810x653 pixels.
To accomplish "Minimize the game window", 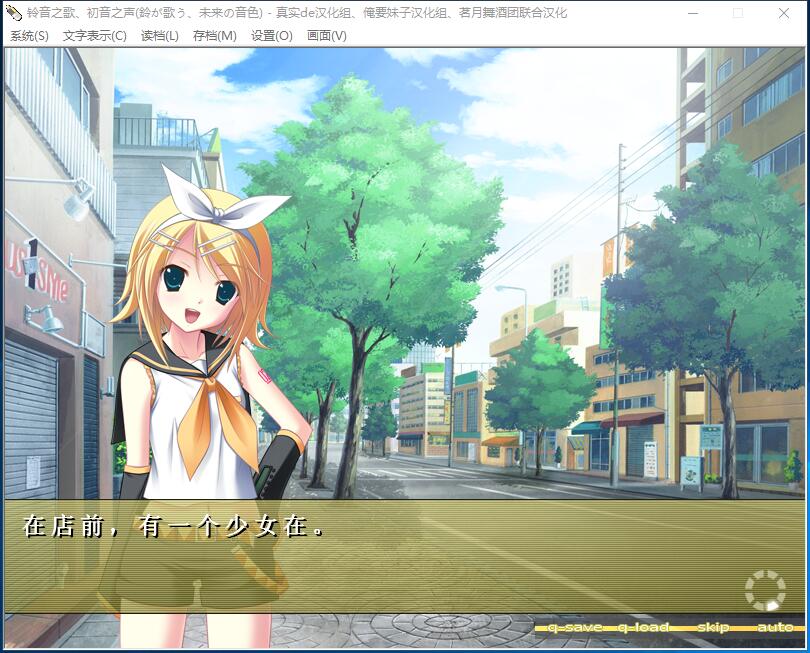I will coord(692,13).
